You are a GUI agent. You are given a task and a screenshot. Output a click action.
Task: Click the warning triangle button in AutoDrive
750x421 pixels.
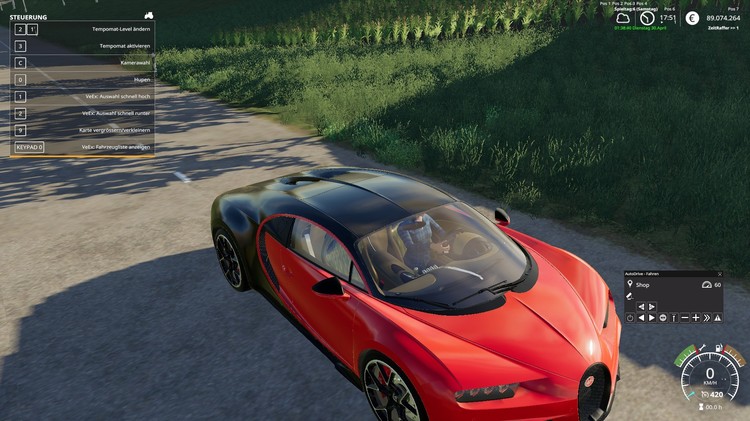[717, 318]
